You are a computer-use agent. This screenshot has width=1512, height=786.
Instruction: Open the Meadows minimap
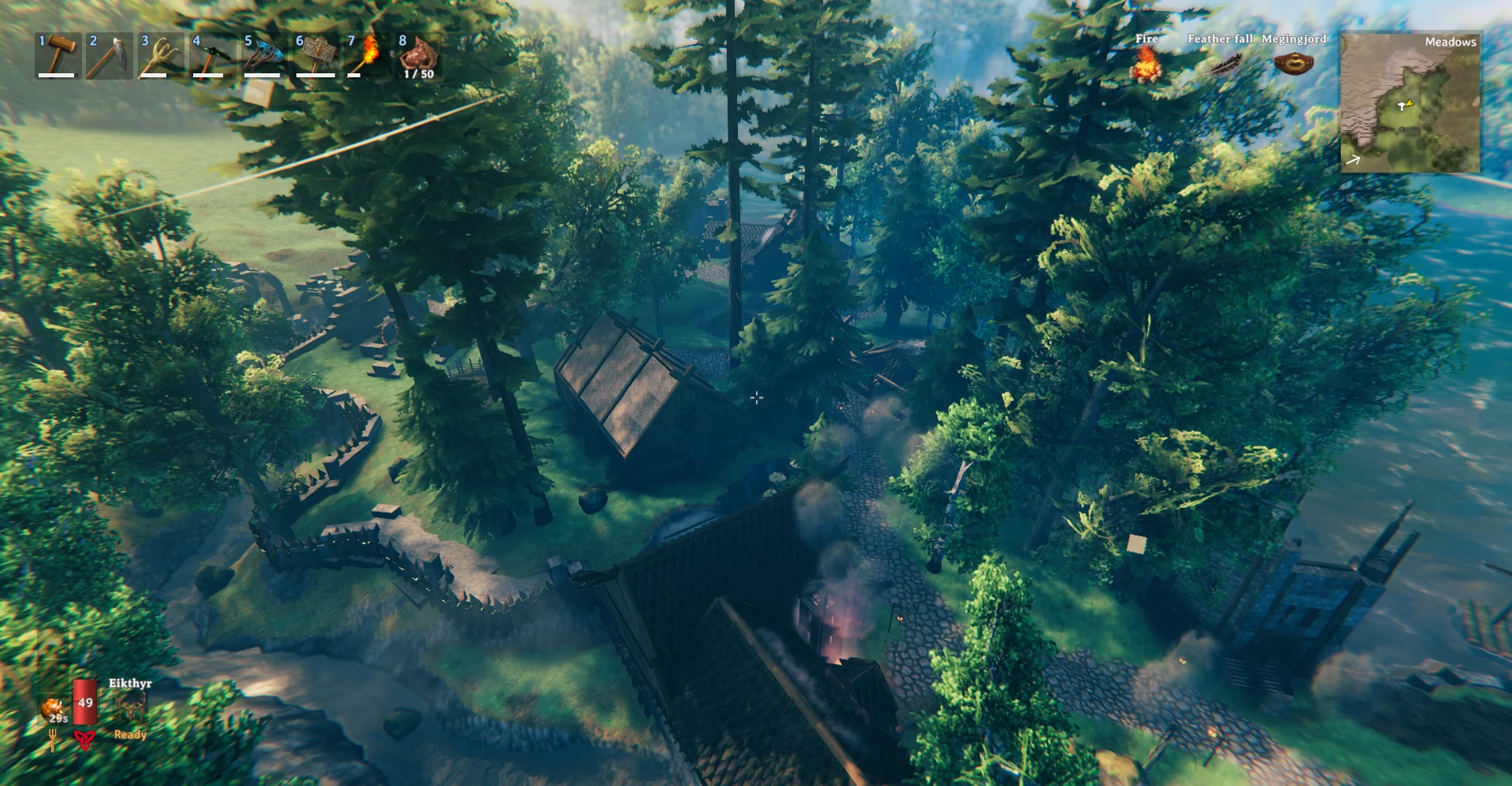click(1410, 102)
